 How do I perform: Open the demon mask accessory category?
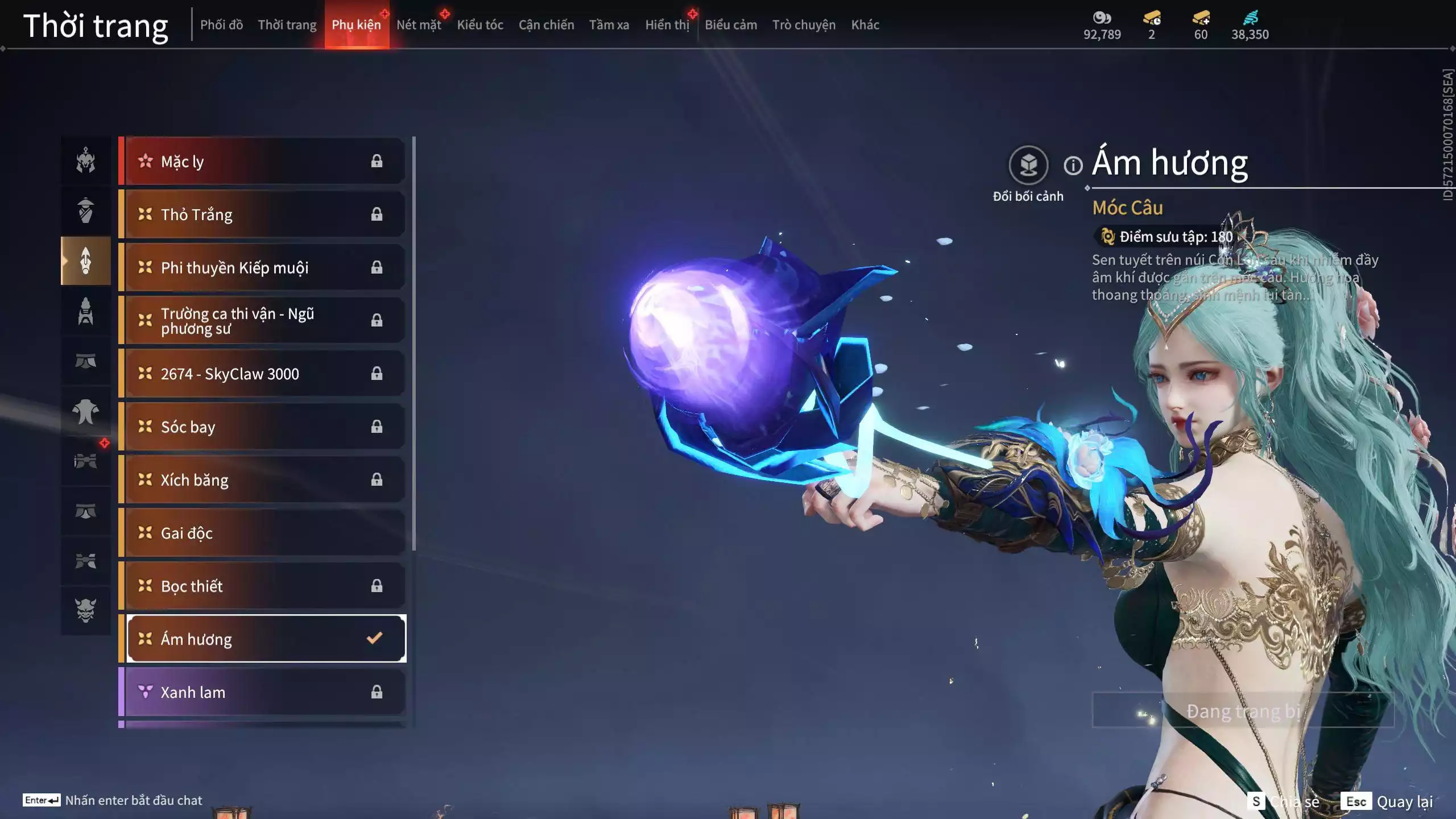tap(86, 610)
